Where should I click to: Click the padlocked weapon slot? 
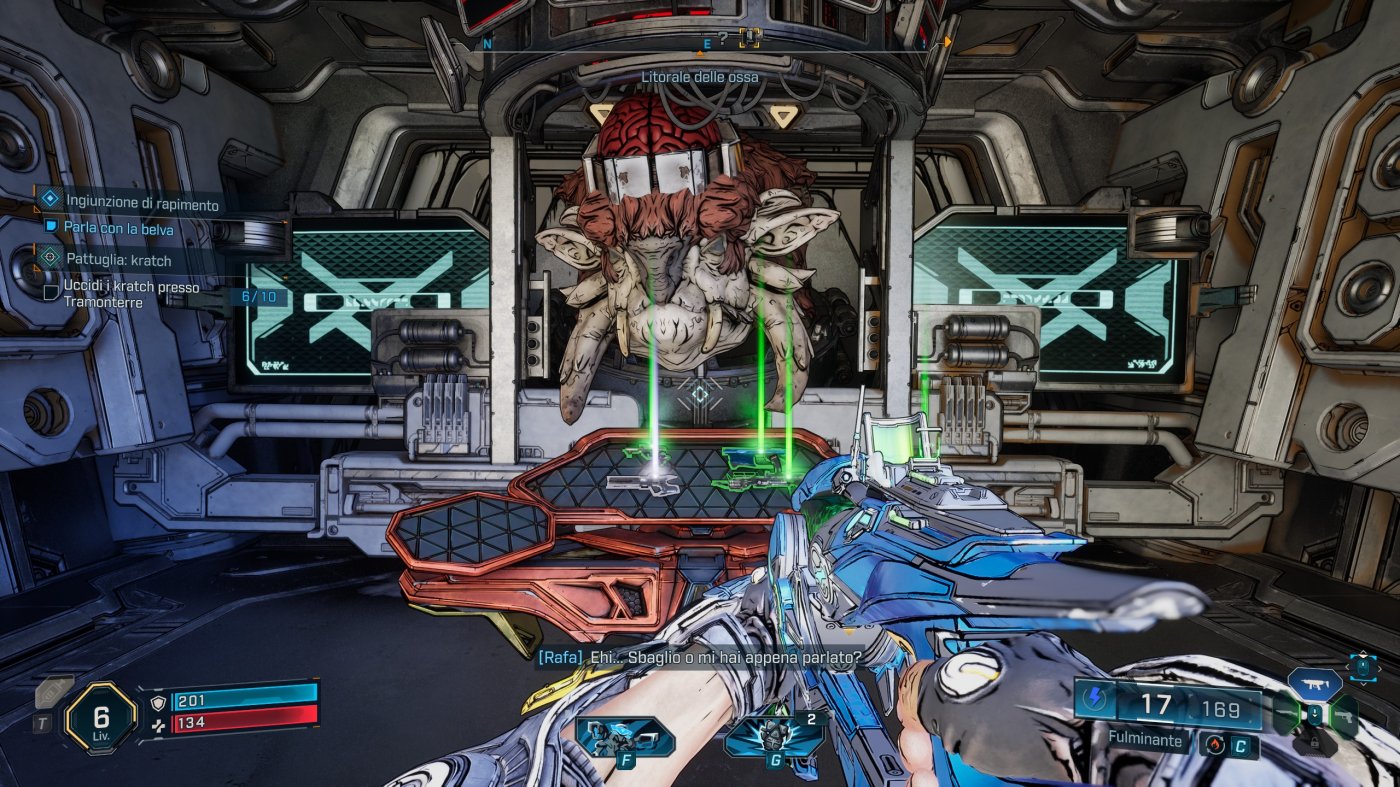1315,742
